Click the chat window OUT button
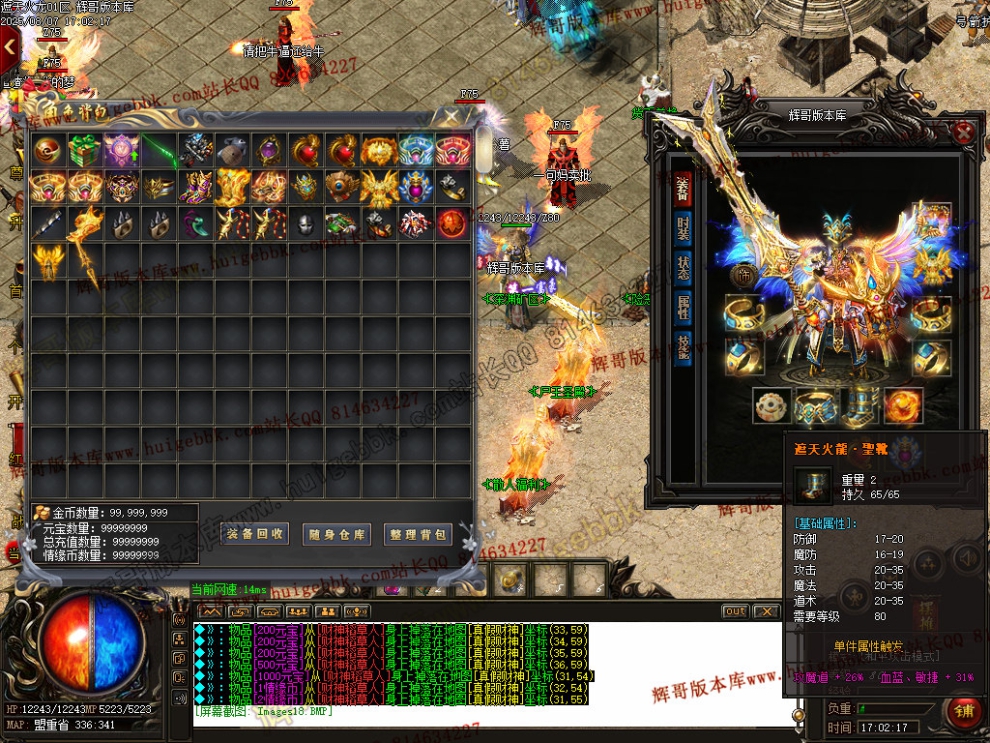 (735, 611)
